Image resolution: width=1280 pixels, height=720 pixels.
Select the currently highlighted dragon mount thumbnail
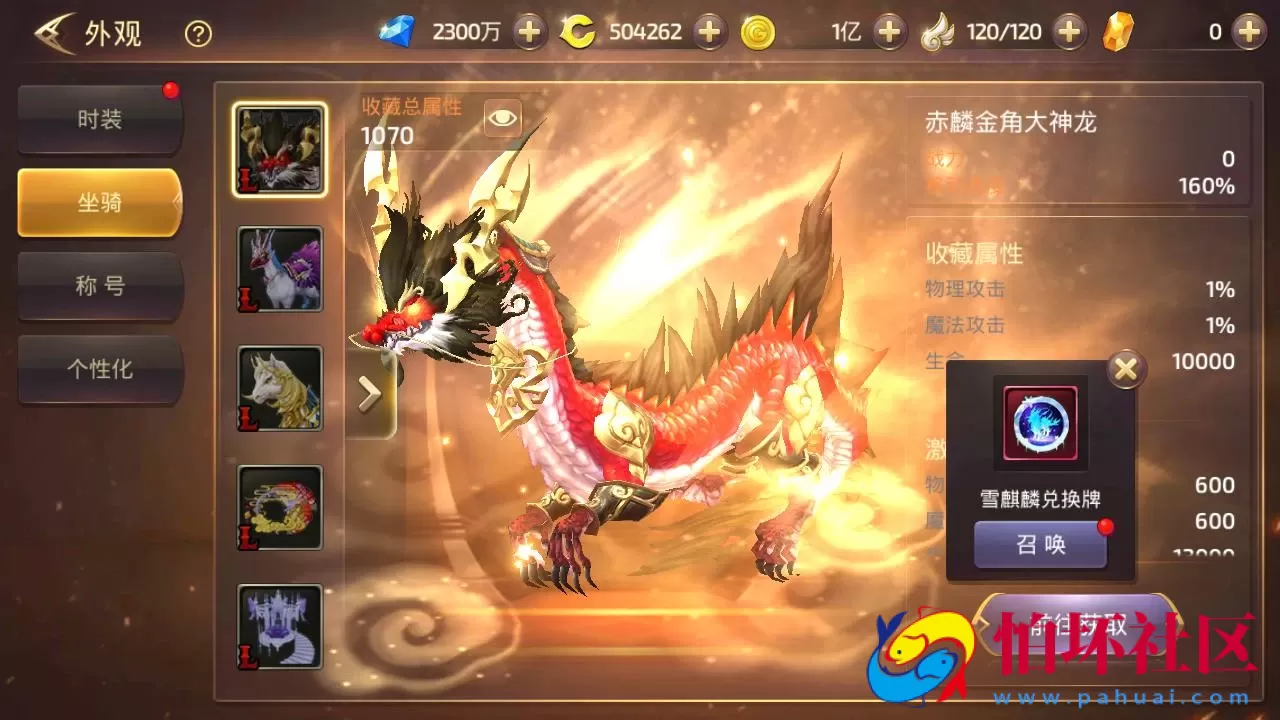click(279, 148)
